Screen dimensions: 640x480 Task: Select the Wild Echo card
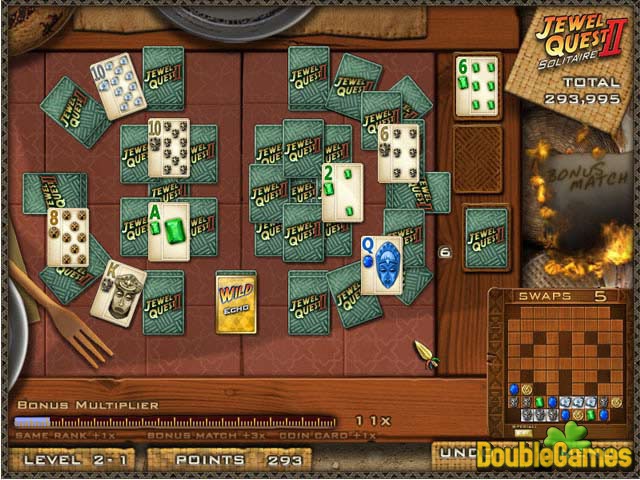[236, 303]
